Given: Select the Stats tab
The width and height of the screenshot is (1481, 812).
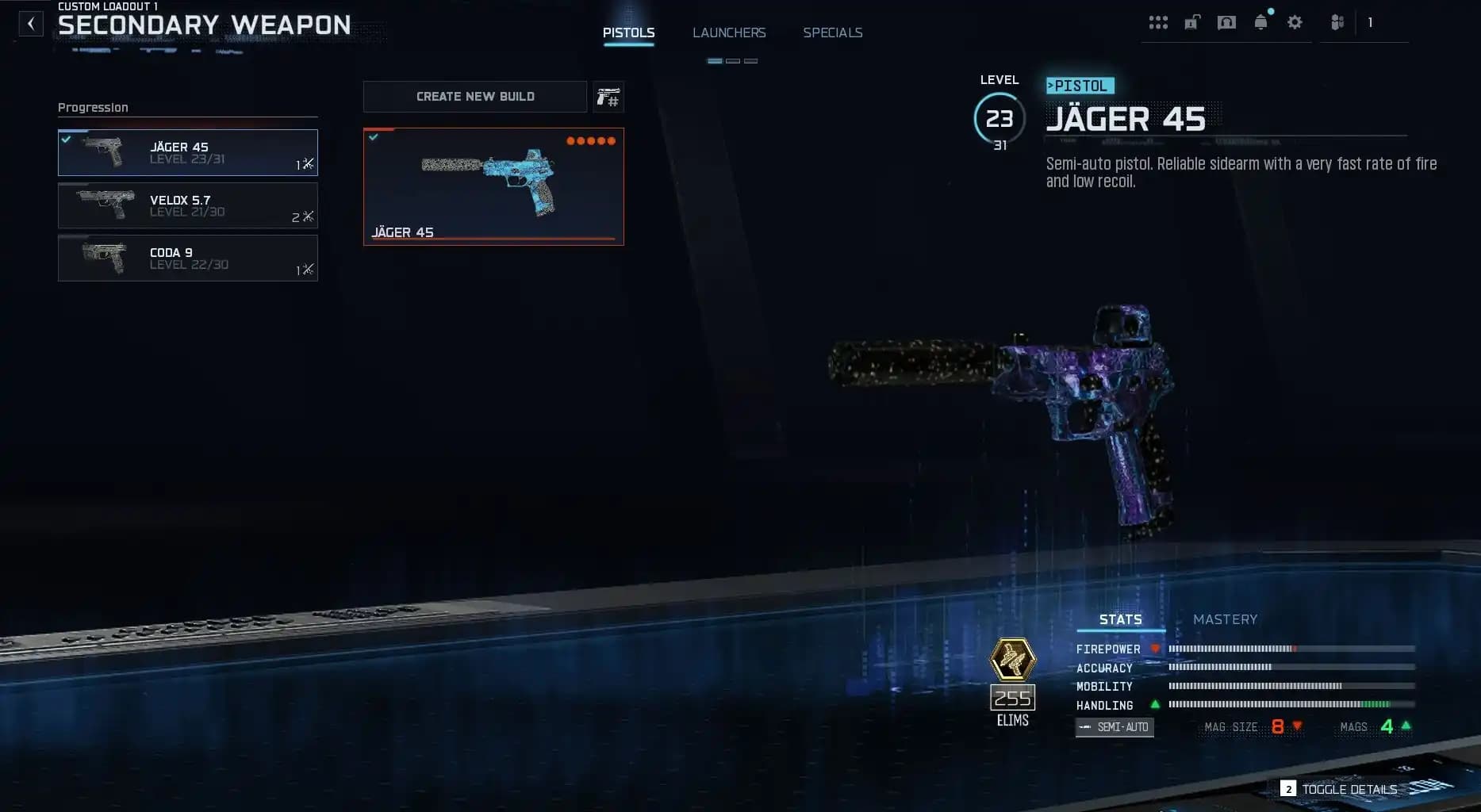Looking at the screenshot, I should pos(1119,619).
